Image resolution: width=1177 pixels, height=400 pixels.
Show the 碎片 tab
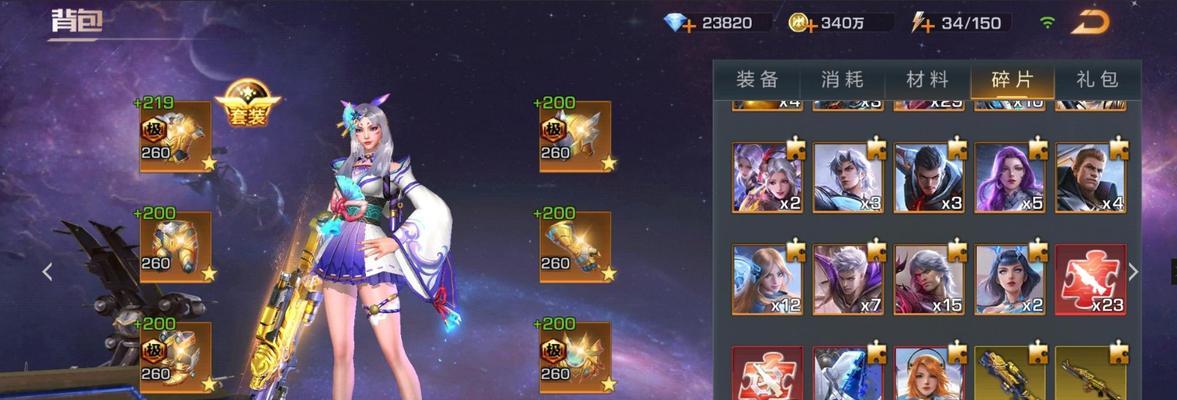1011,80
